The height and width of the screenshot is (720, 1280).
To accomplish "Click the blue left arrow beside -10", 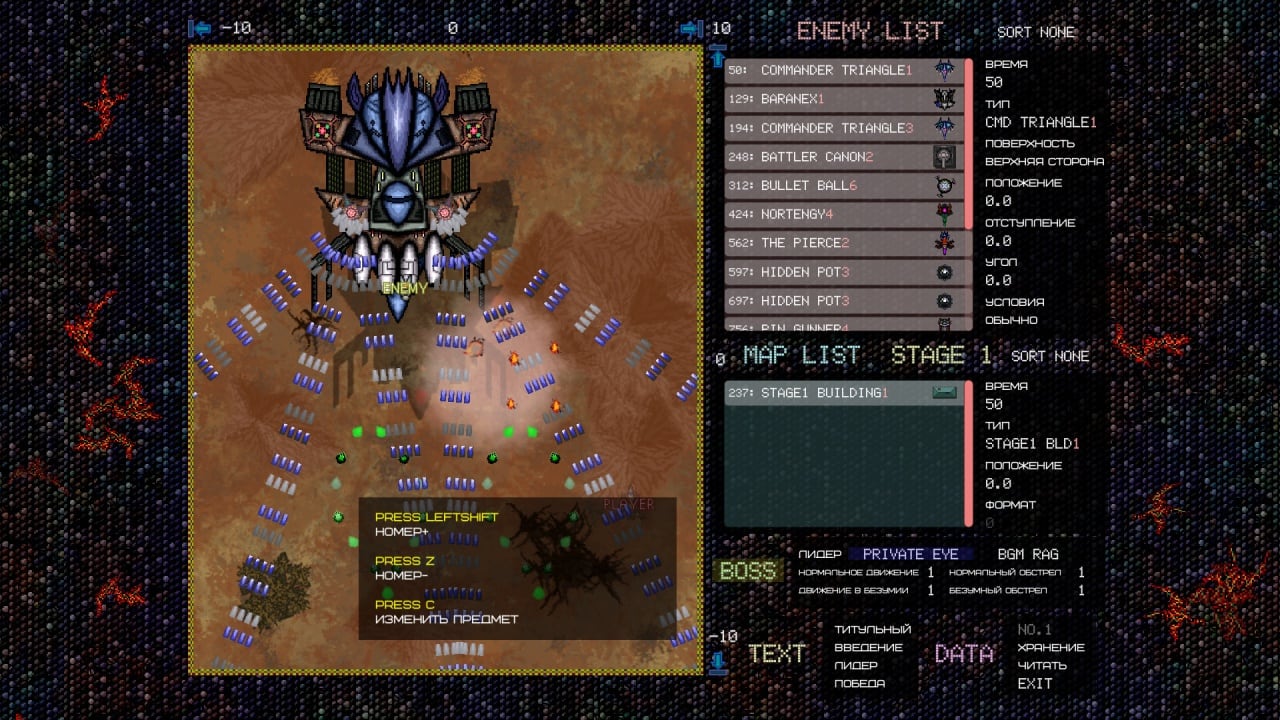I will coord(201,29).
